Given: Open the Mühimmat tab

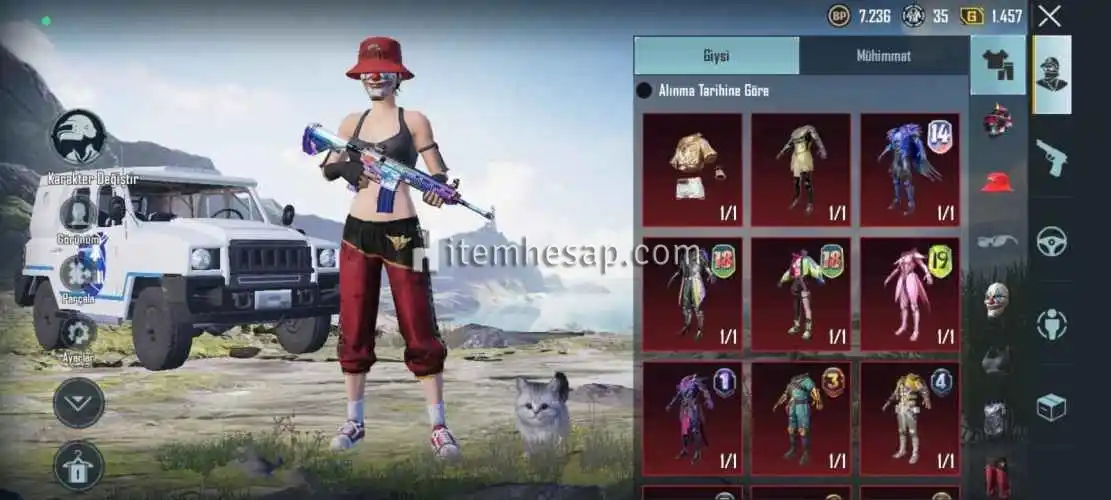Looking at the screenshot, I should [x=883, y=56].
